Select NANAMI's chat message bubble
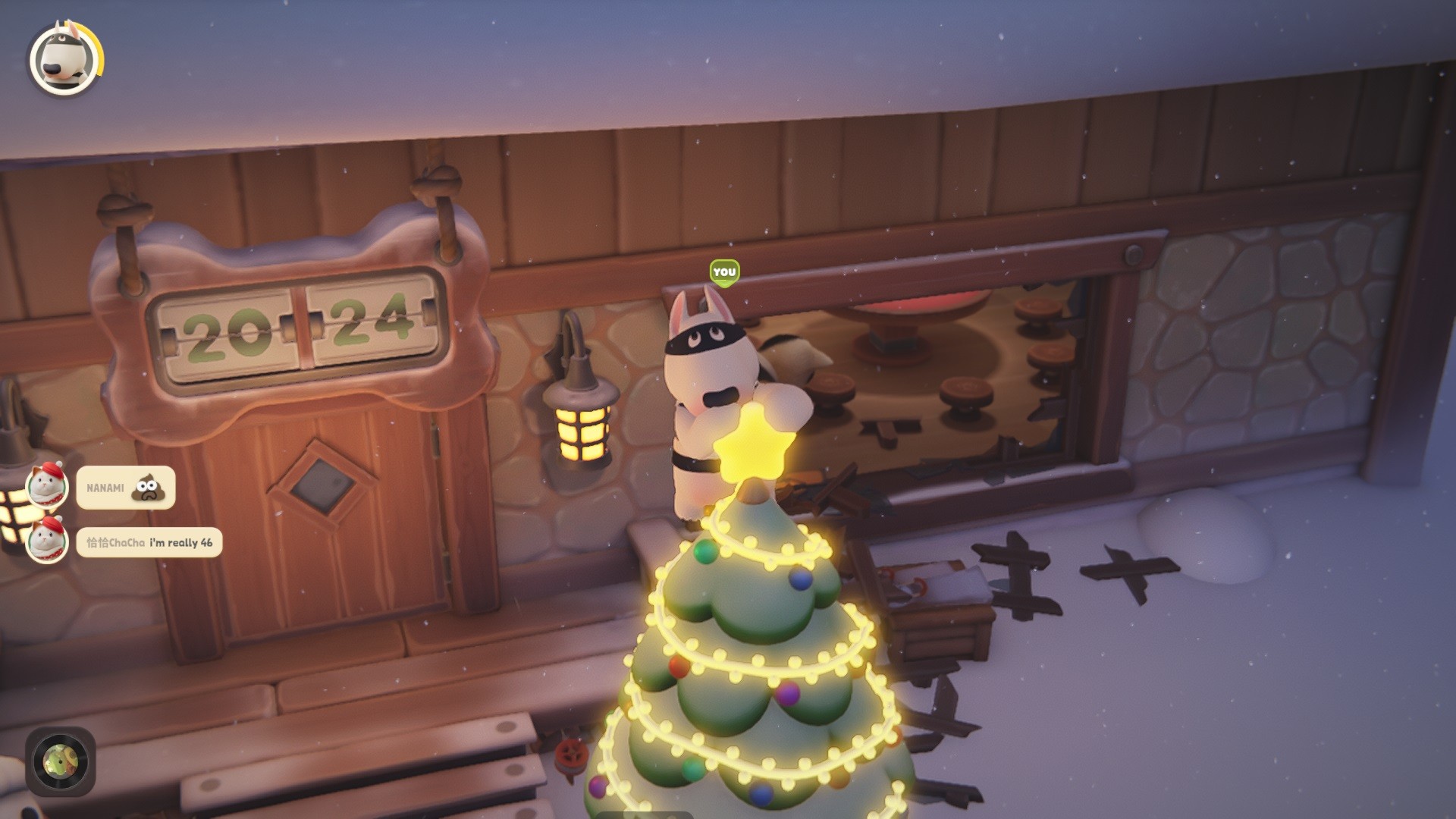This screenshot has width=1456, height=819. point(126,488)
